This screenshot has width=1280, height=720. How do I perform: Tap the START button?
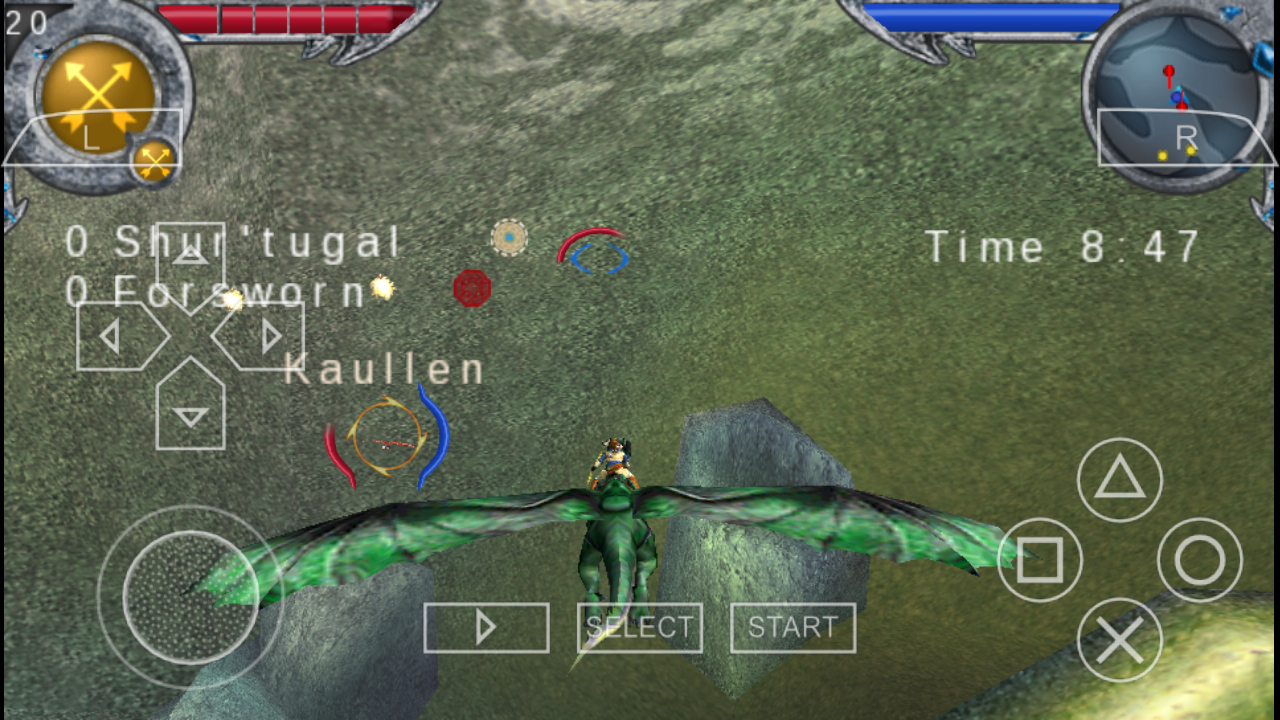793,627
